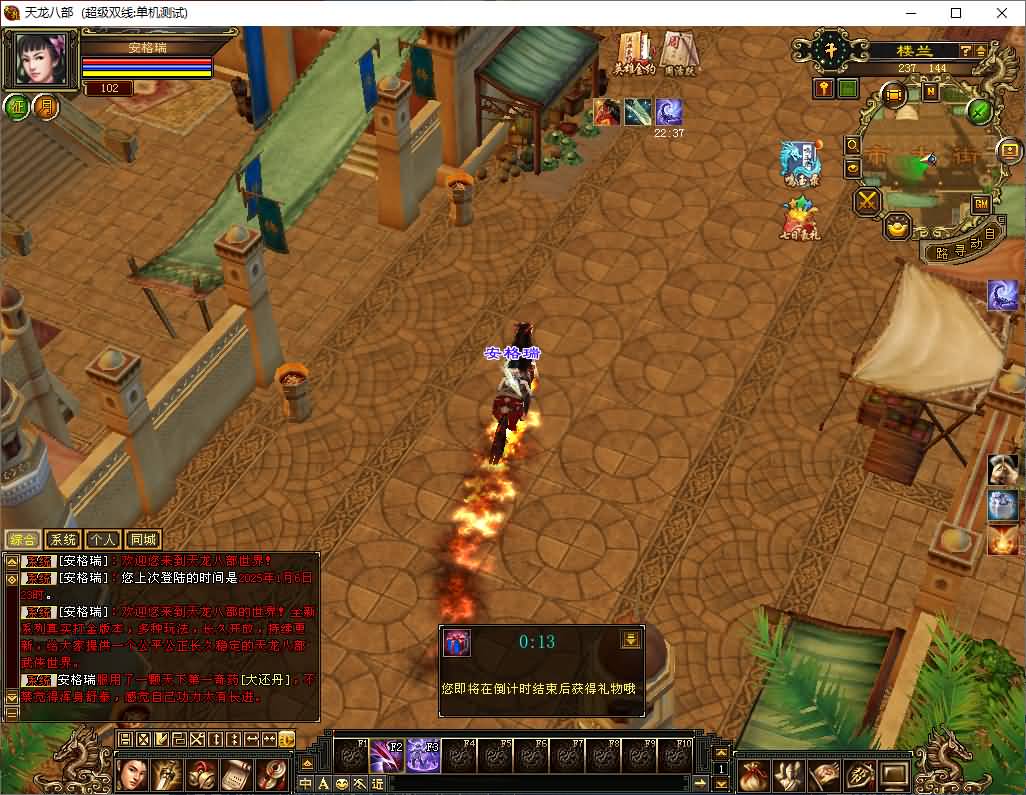Viewport: 1026px width, 795px height.
Task: Open the 七日豪礼 gift event icon
Action: point(799,216)
